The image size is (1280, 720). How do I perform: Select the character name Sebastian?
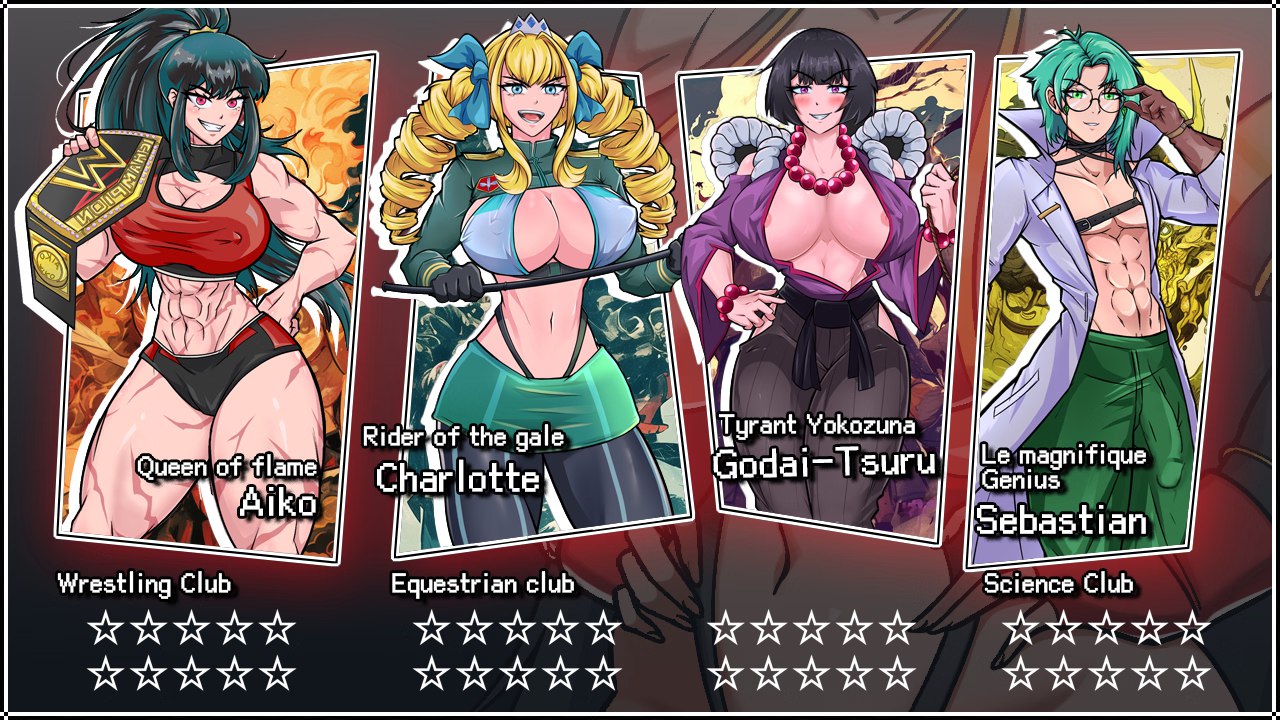[x=1065, y=521]
